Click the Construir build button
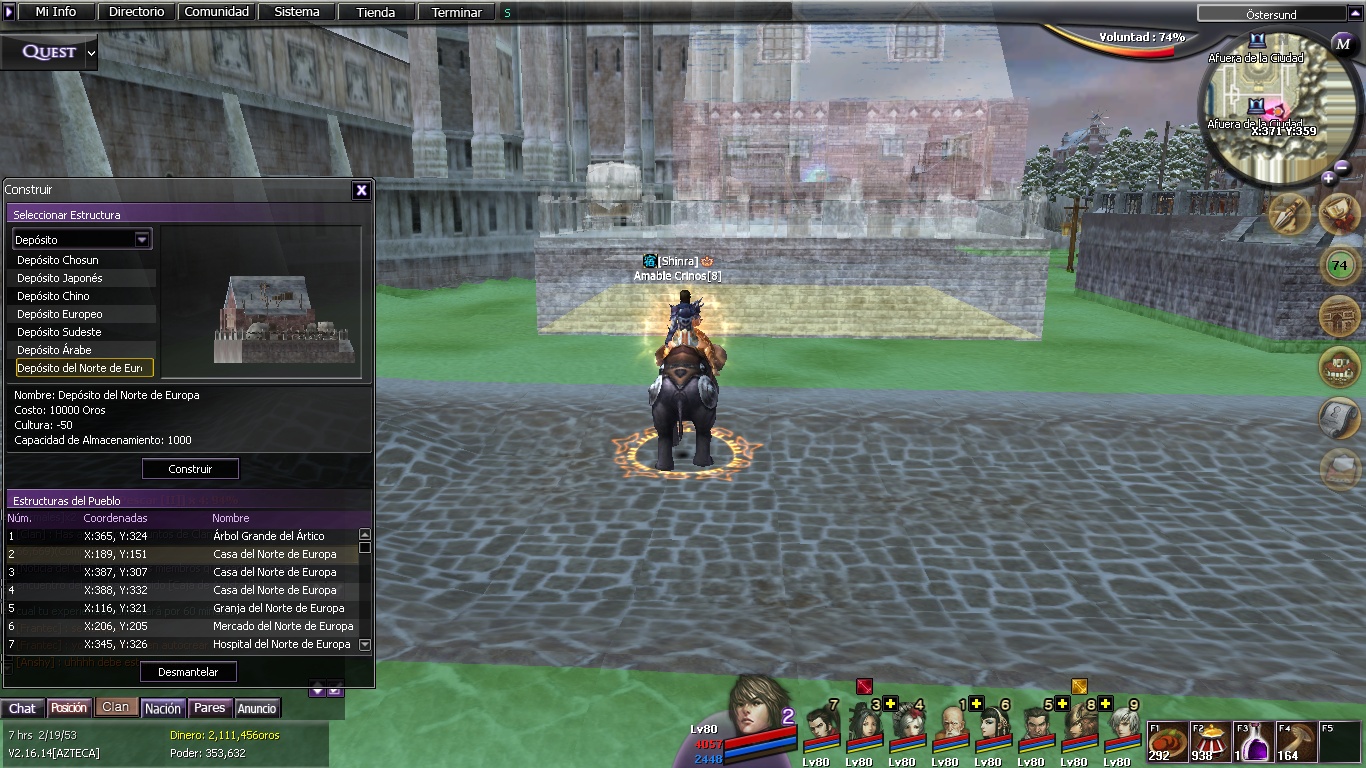This screenshot has height=768, width=1366. click(x=190, y=469)
